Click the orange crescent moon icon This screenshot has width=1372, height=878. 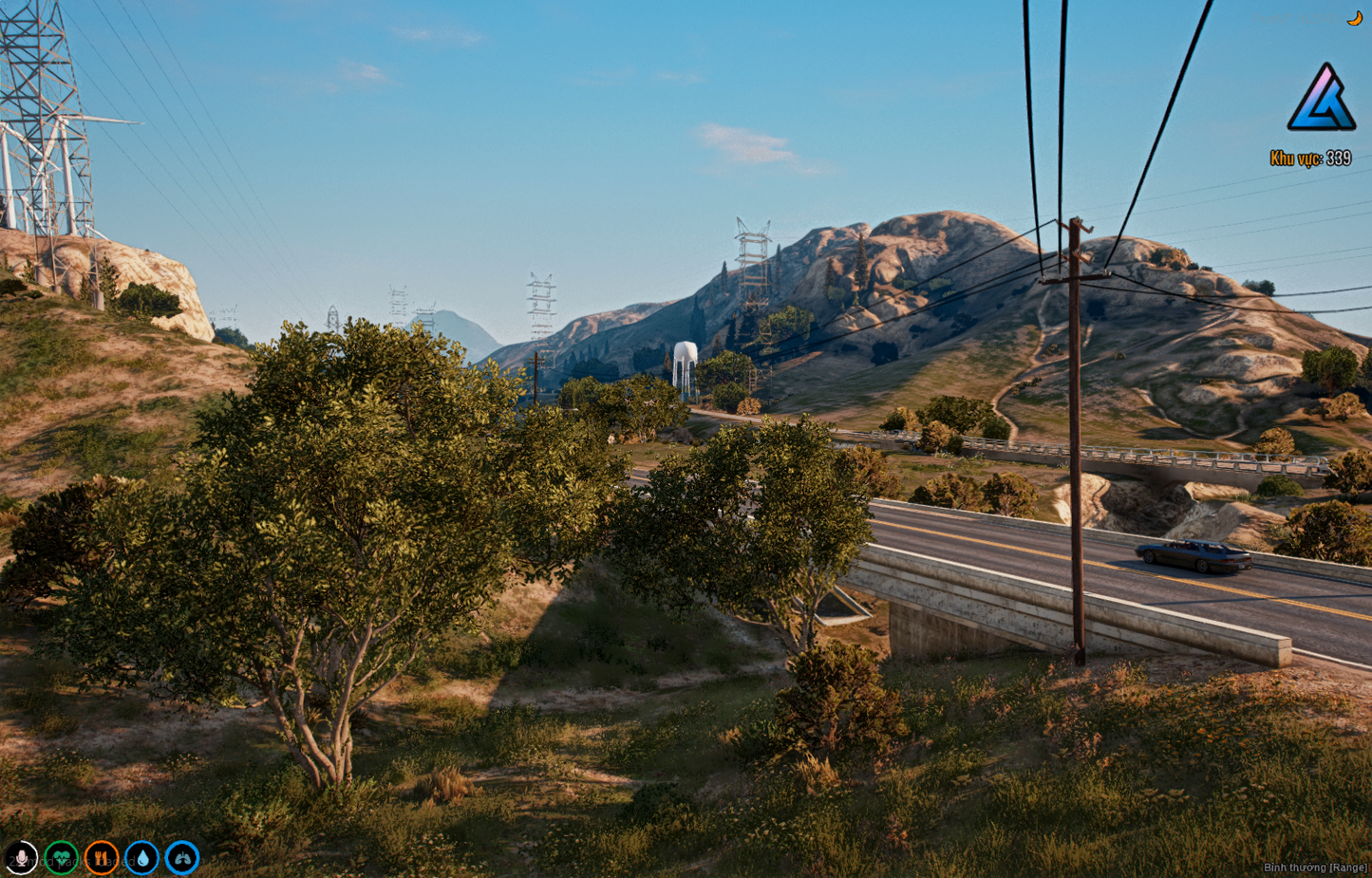pyautogui.click(x=1355, y=18)
